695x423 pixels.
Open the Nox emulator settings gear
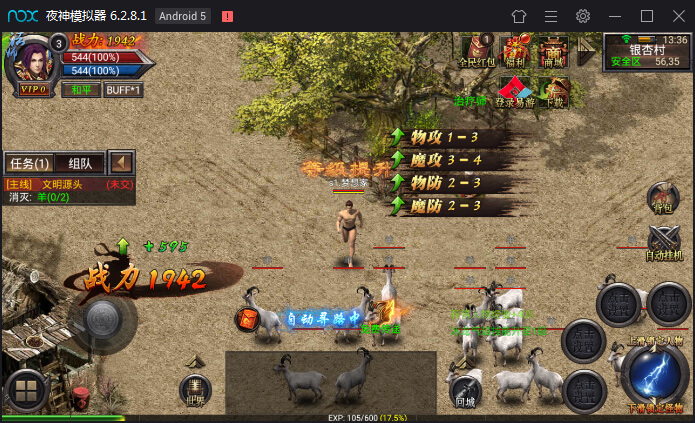pyautogui.click(x=583, y=16)
